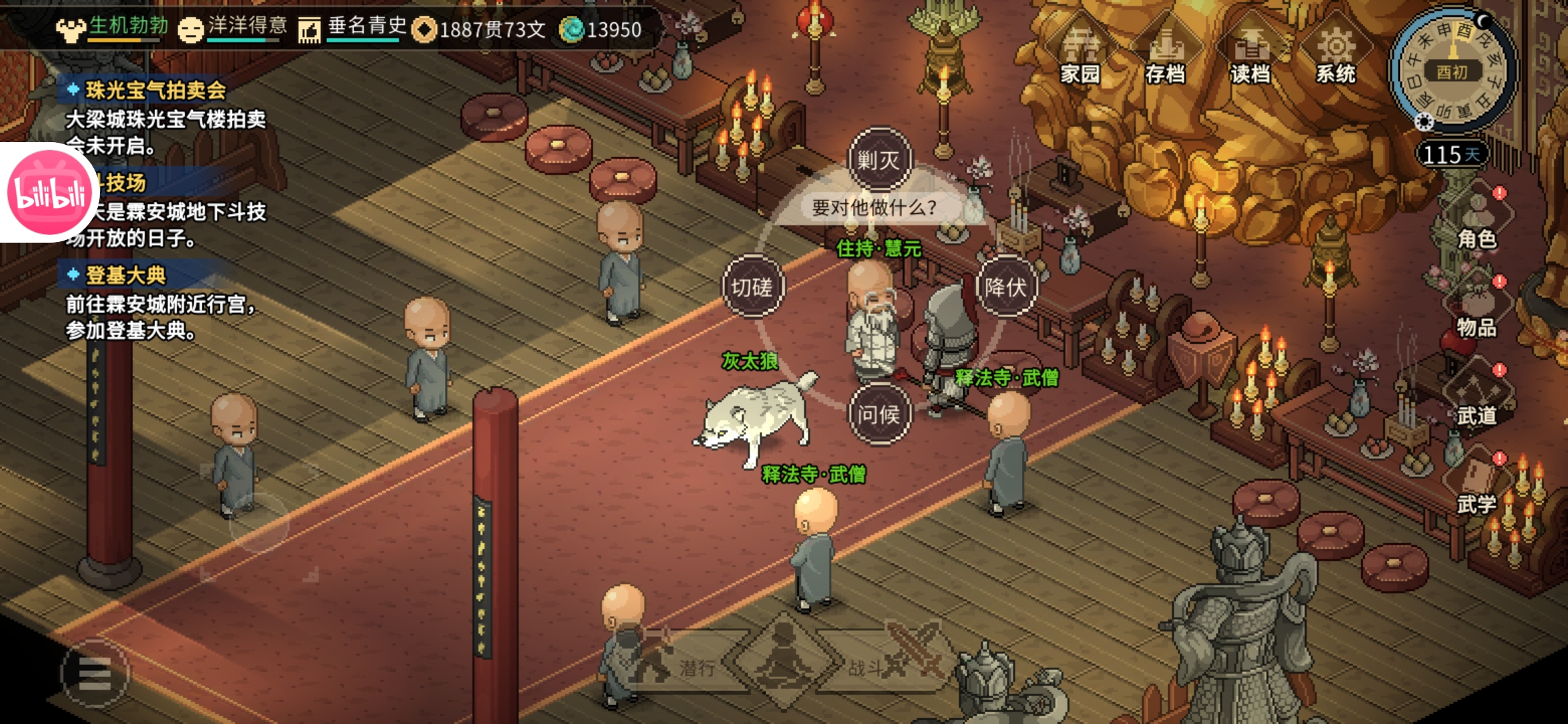The image size is (1568, 724).
Task: Load a save with 读档
Action: tap(1250, 58)
